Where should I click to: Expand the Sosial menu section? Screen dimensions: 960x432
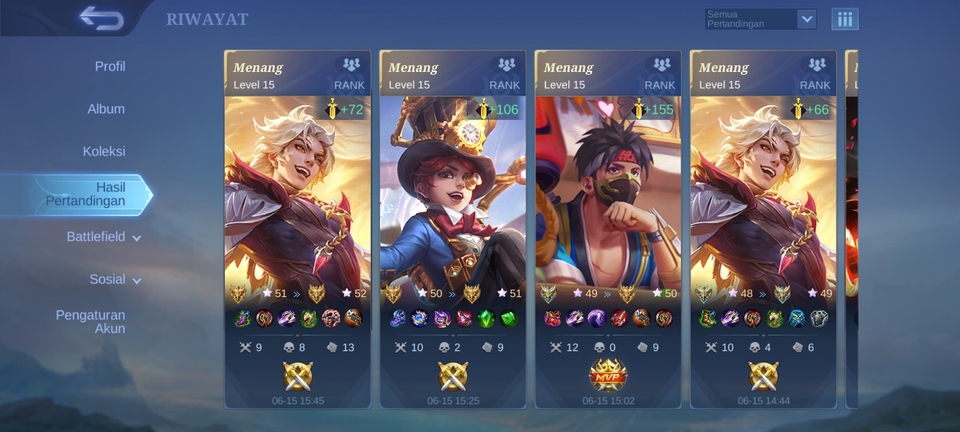coord(115,280)
